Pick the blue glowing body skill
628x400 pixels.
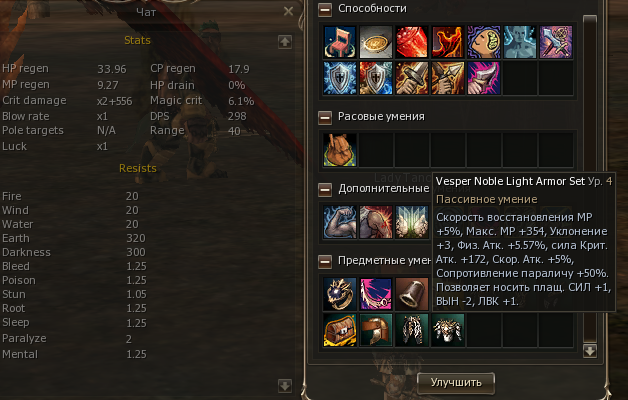pos(519,43)
